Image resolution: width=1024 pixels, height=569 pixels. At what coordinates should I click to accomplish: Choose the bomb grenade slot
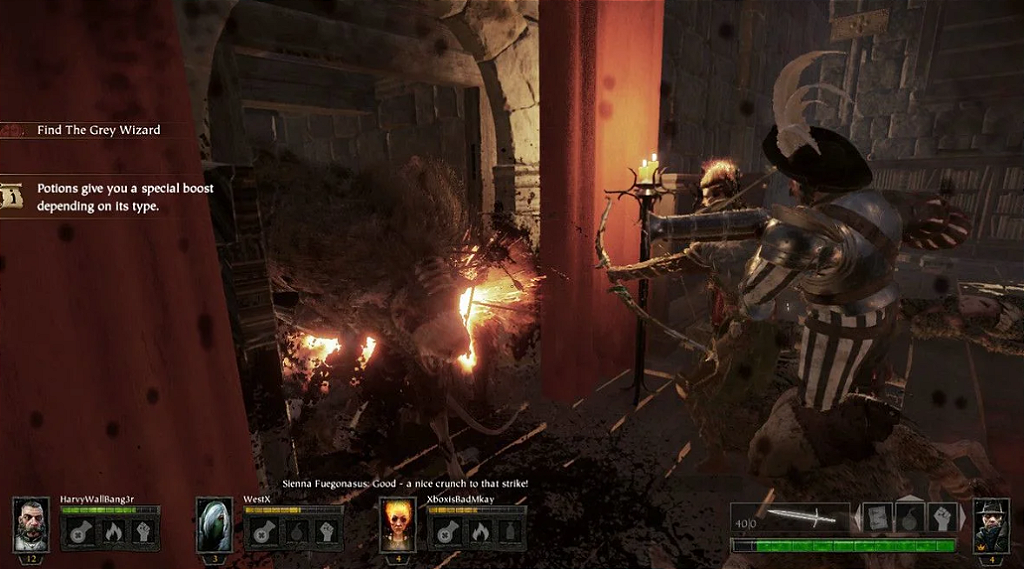tap(909, 517)
